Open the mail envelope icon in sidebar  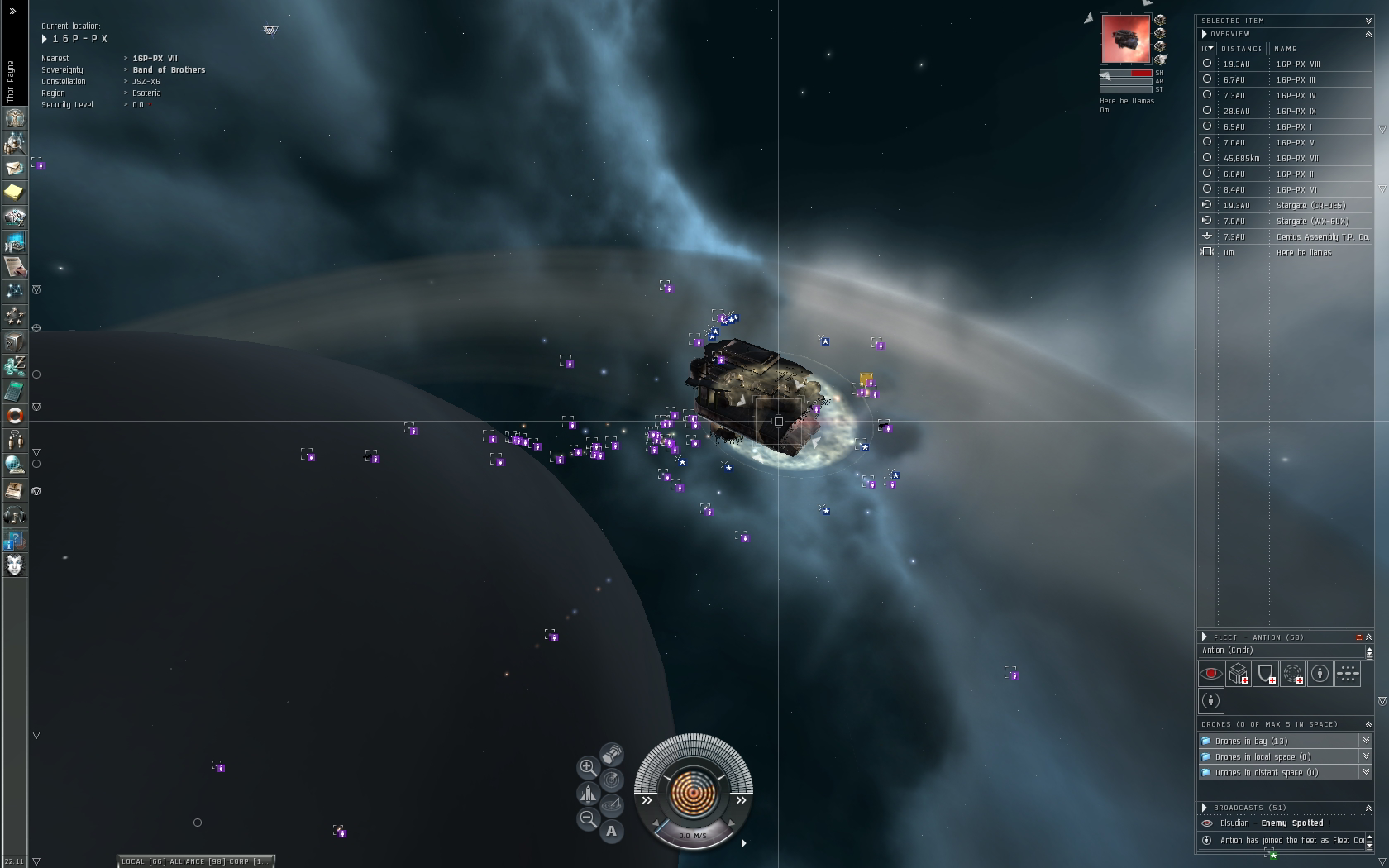click(x=15, y=168)
